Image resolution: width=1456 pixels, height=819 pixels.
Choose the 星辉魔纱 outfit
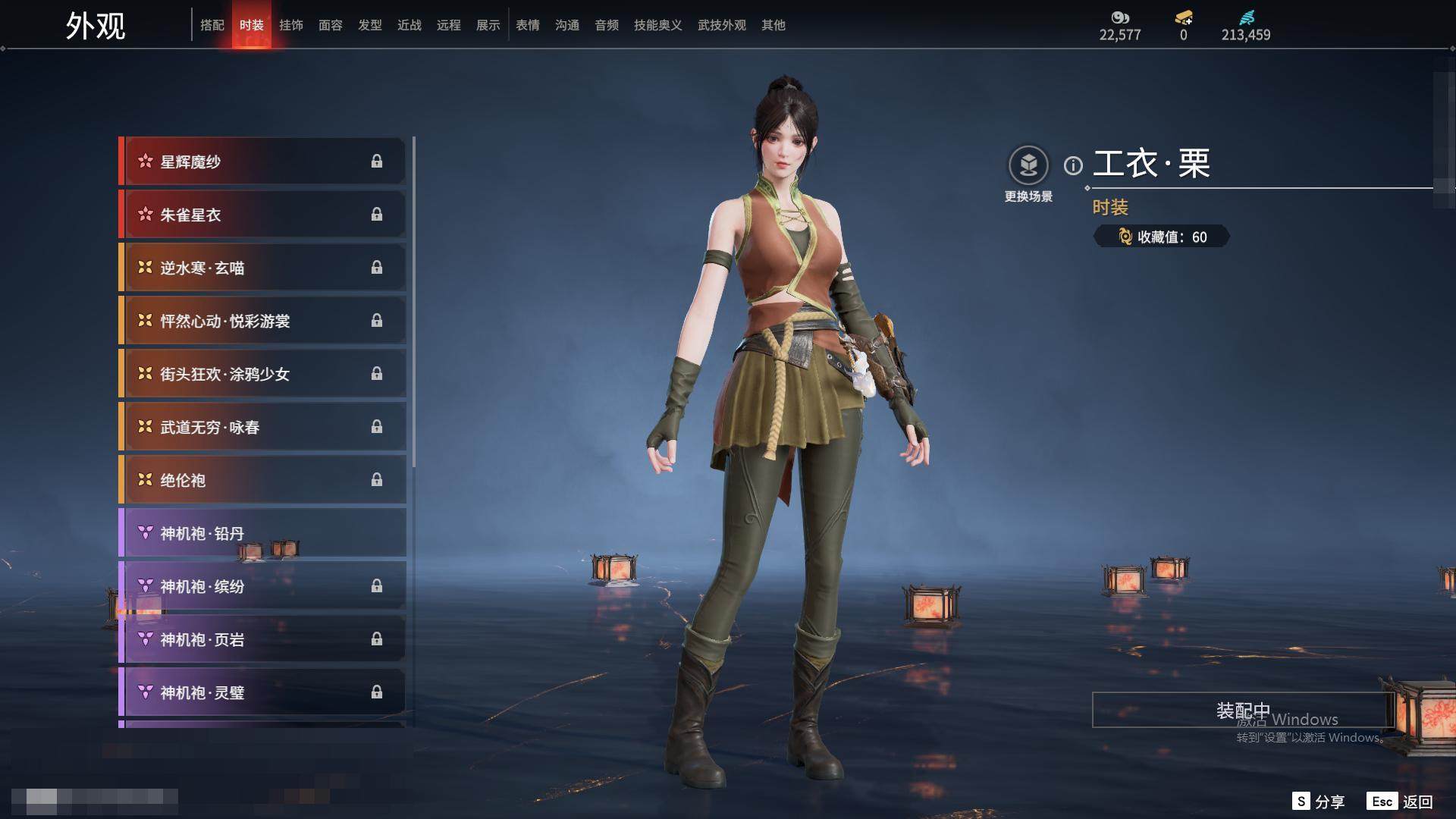[x=262, y=162]
